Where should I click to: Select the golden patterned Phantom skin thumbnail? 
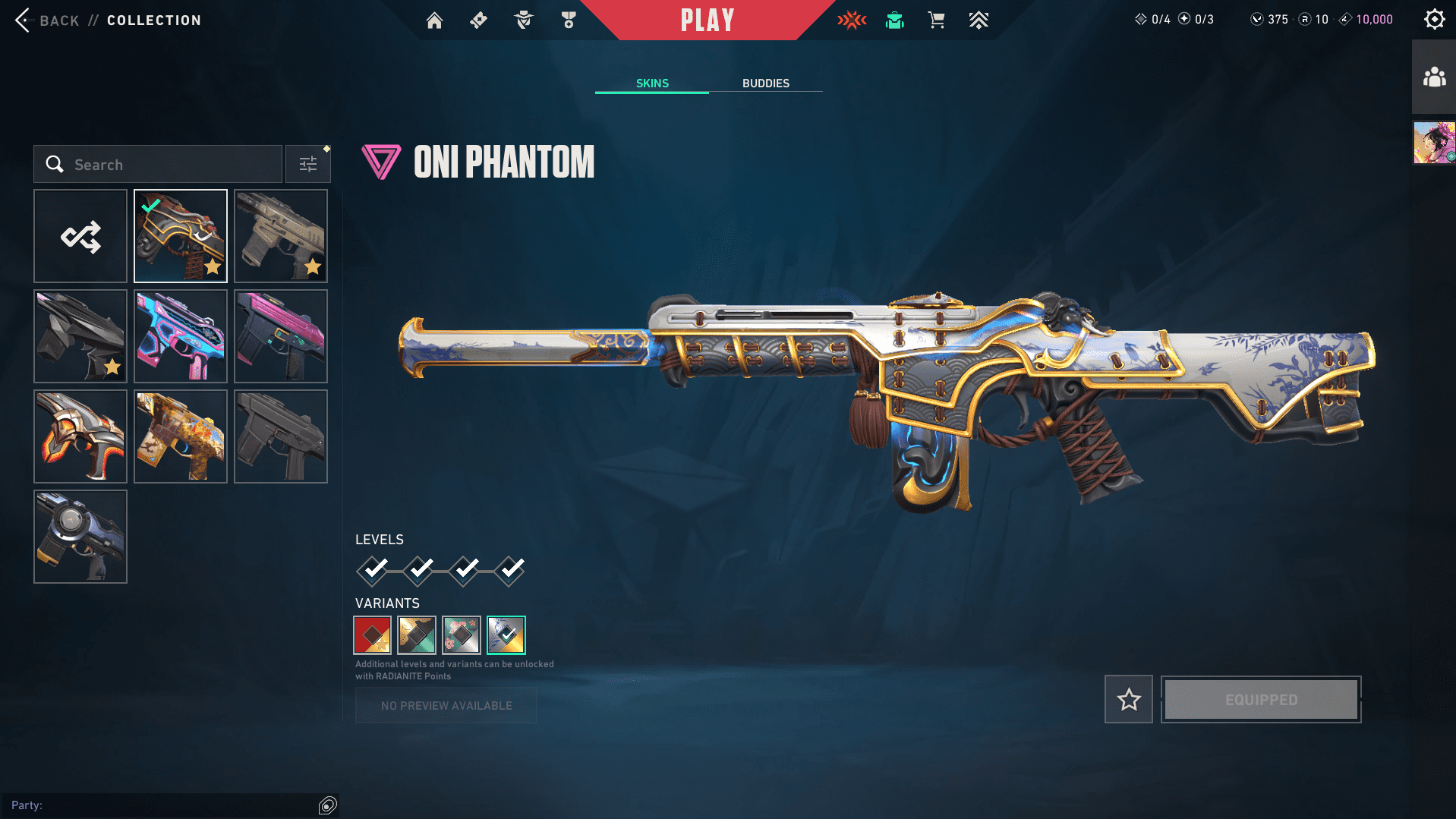coord(181,436)
